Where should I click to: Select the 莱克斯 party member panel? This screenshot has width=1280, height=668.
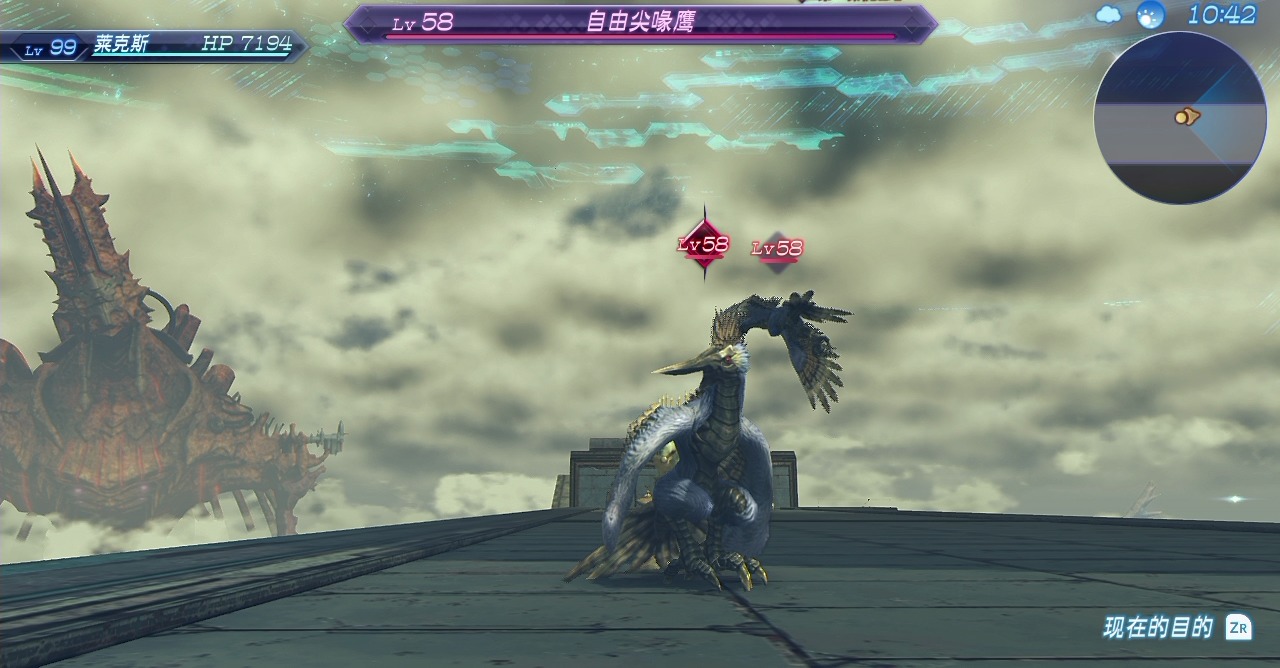(x=155, y=46)
